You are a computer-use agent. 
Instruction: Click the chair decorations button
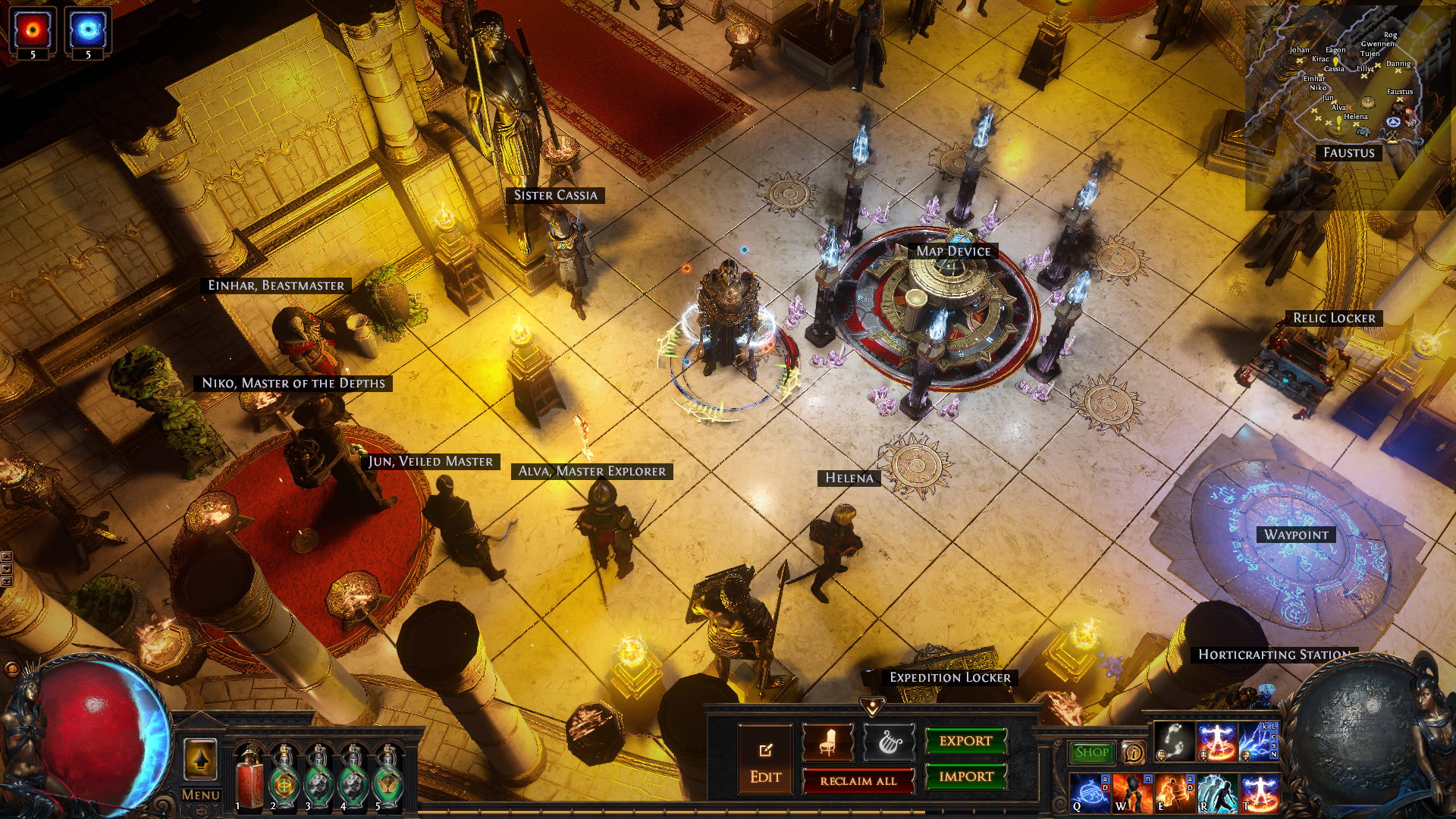pos(827,742)
